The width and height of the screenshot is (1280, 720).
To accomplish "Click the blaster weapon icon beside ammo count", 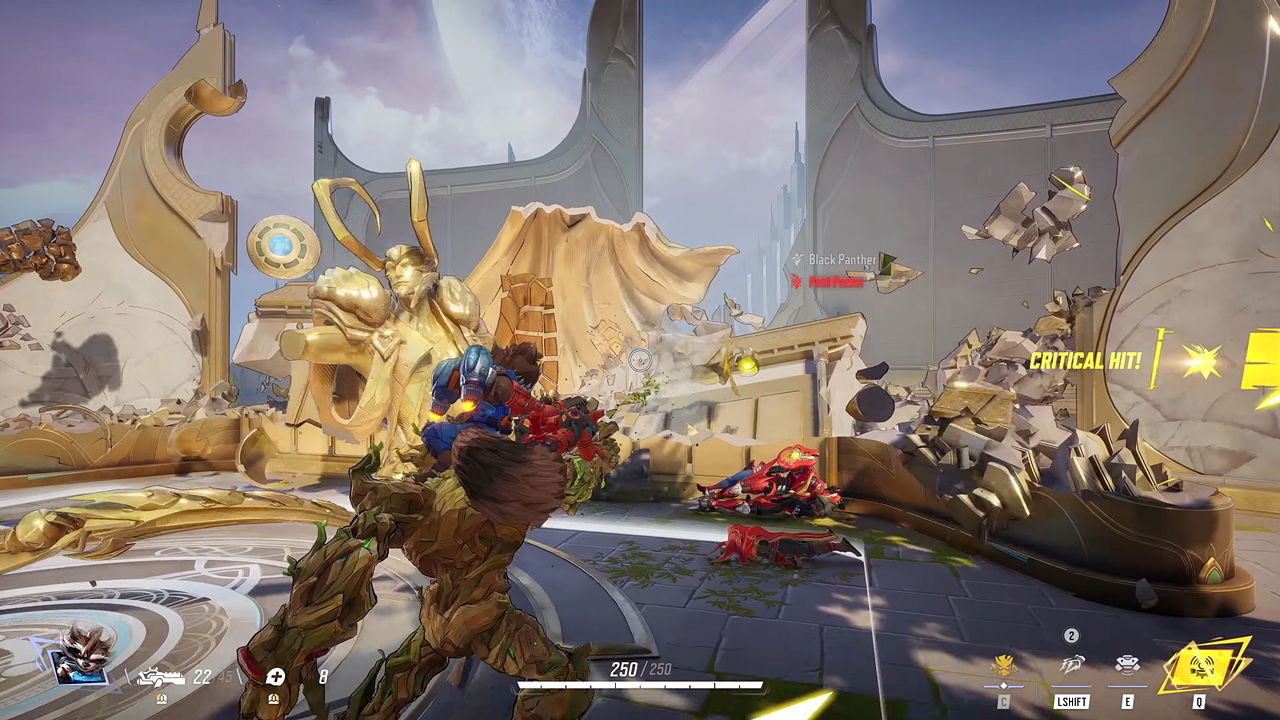I will [161, 678].
